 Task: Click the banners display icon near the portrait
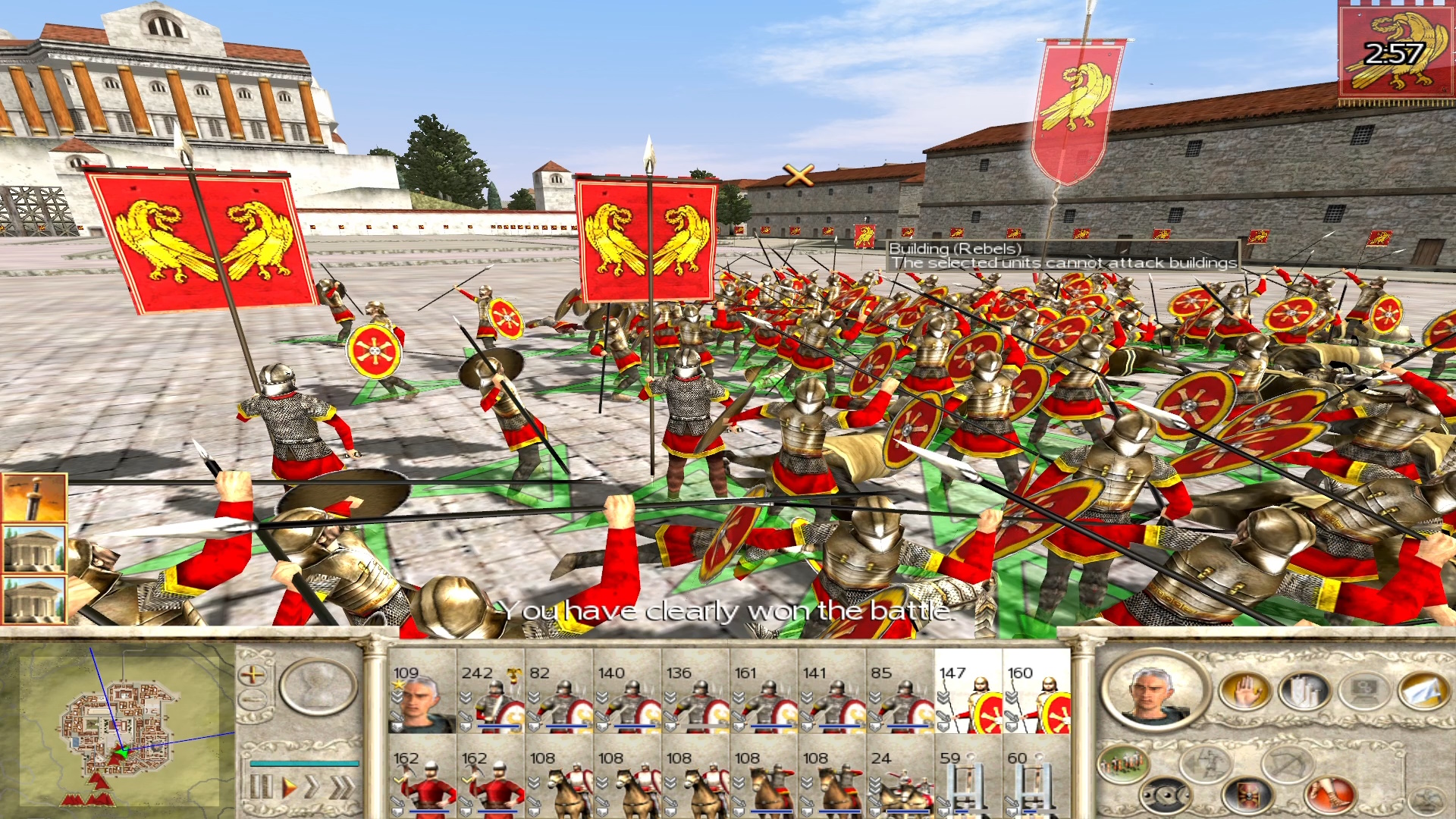pos(1301,692)
